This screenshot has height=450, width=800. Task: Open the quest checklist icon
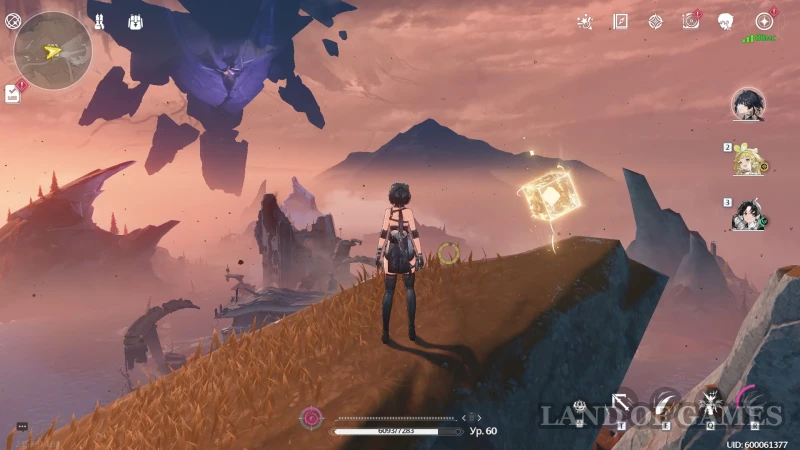pos(13,93)
